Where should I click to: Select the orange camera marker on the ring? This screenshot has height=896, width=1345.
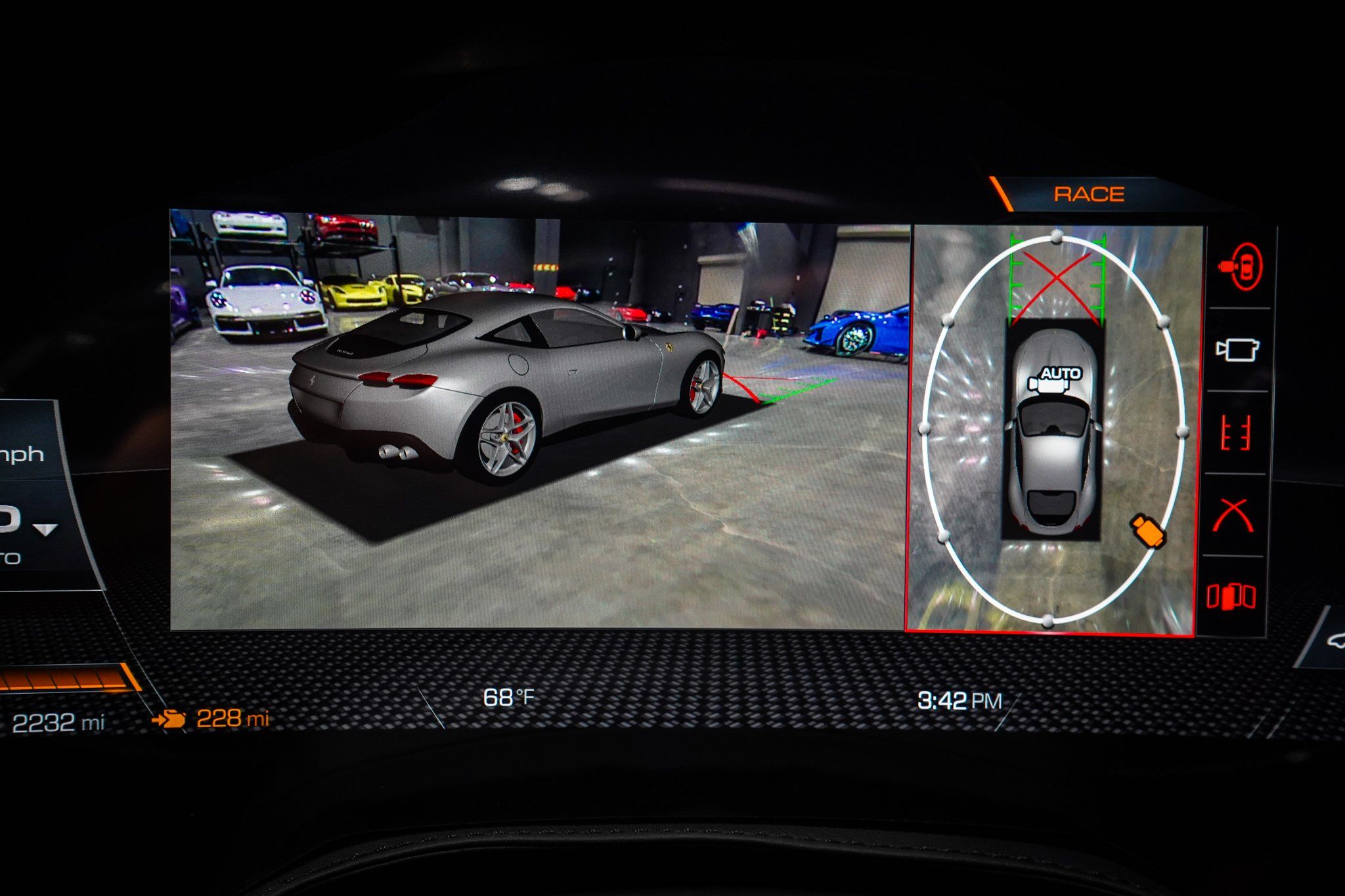1147,530
